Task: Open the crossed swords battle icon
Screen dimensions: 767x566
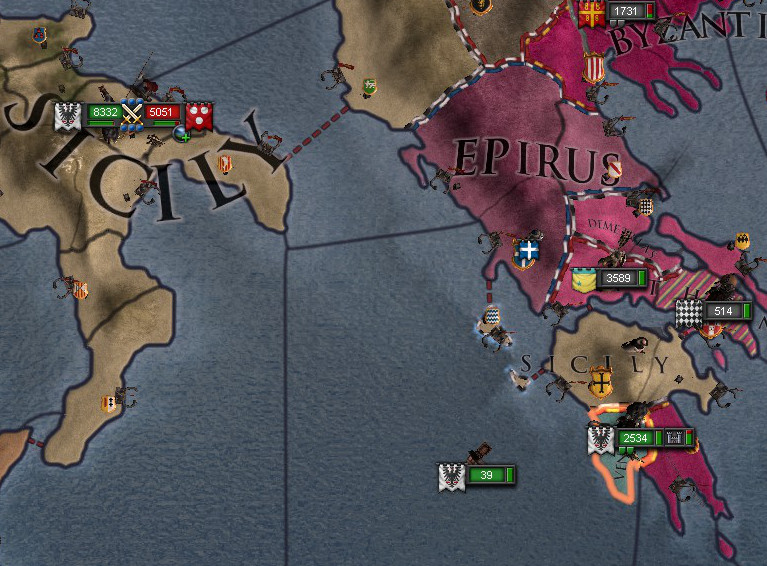Action: tap(132, 113)
